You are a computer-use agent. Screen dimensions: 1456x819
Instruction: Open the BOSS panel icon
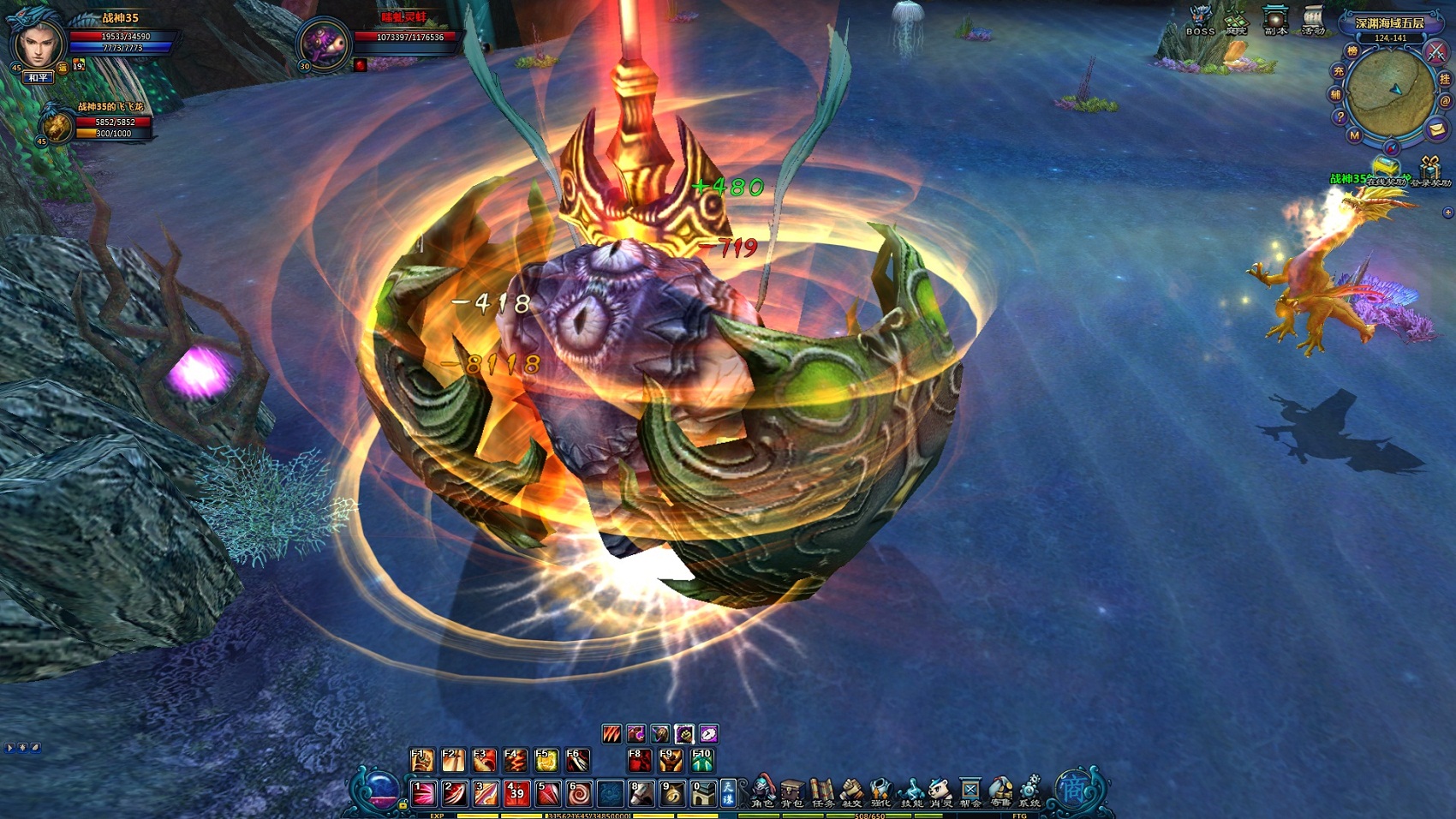(x=1200, y=19)
